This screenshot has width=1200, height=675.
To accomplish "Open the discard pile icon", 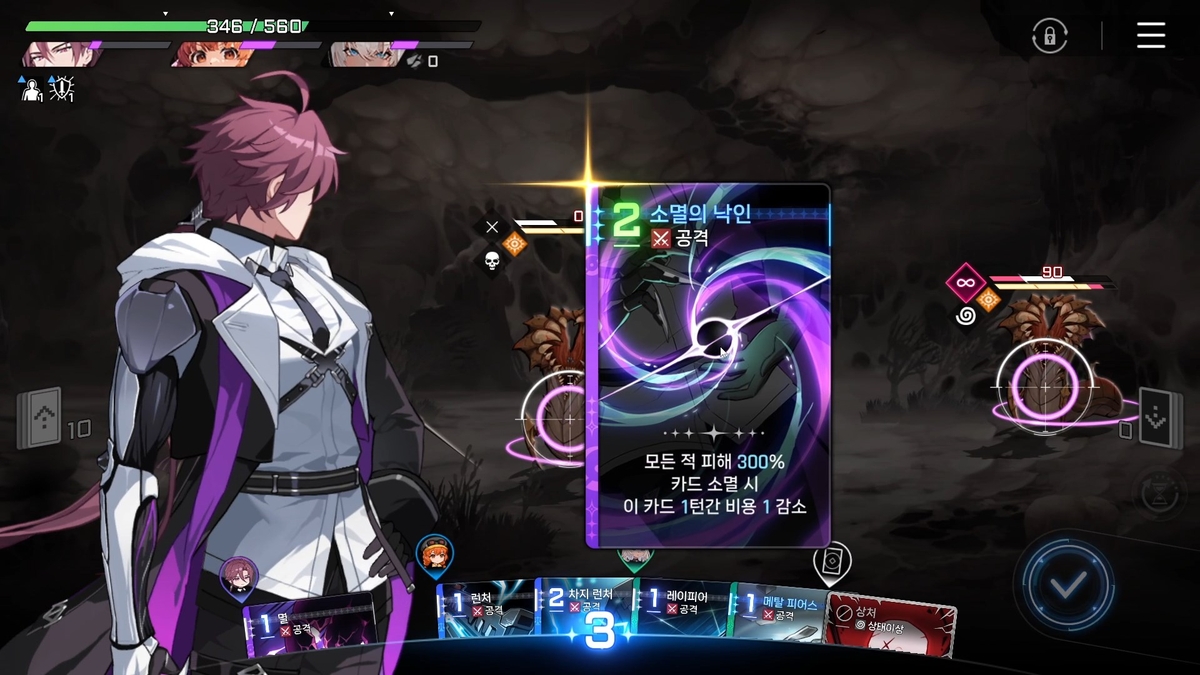I will [1160, 418].
